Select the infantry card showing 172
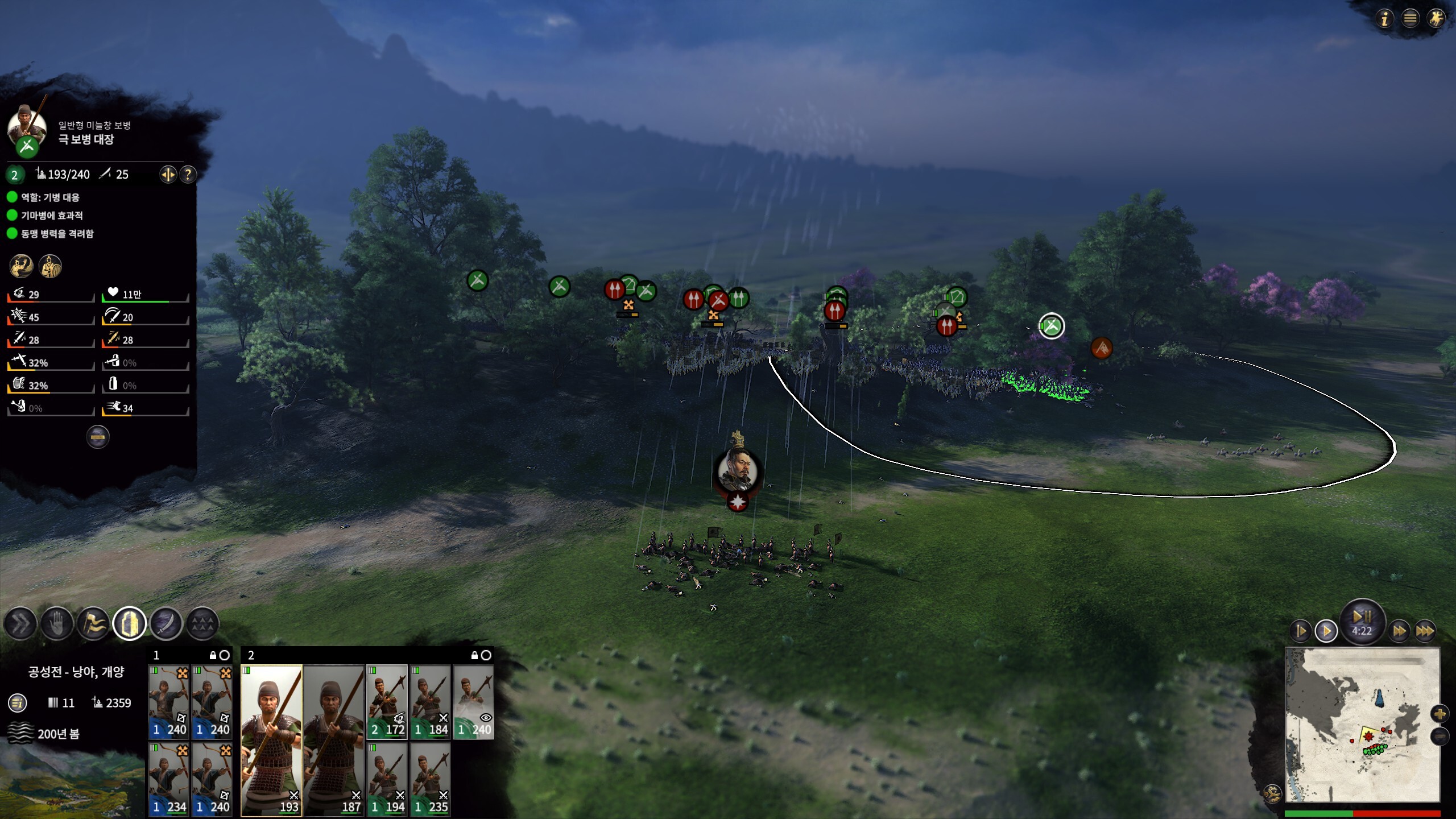The image size is (1456, 819). 387,702
